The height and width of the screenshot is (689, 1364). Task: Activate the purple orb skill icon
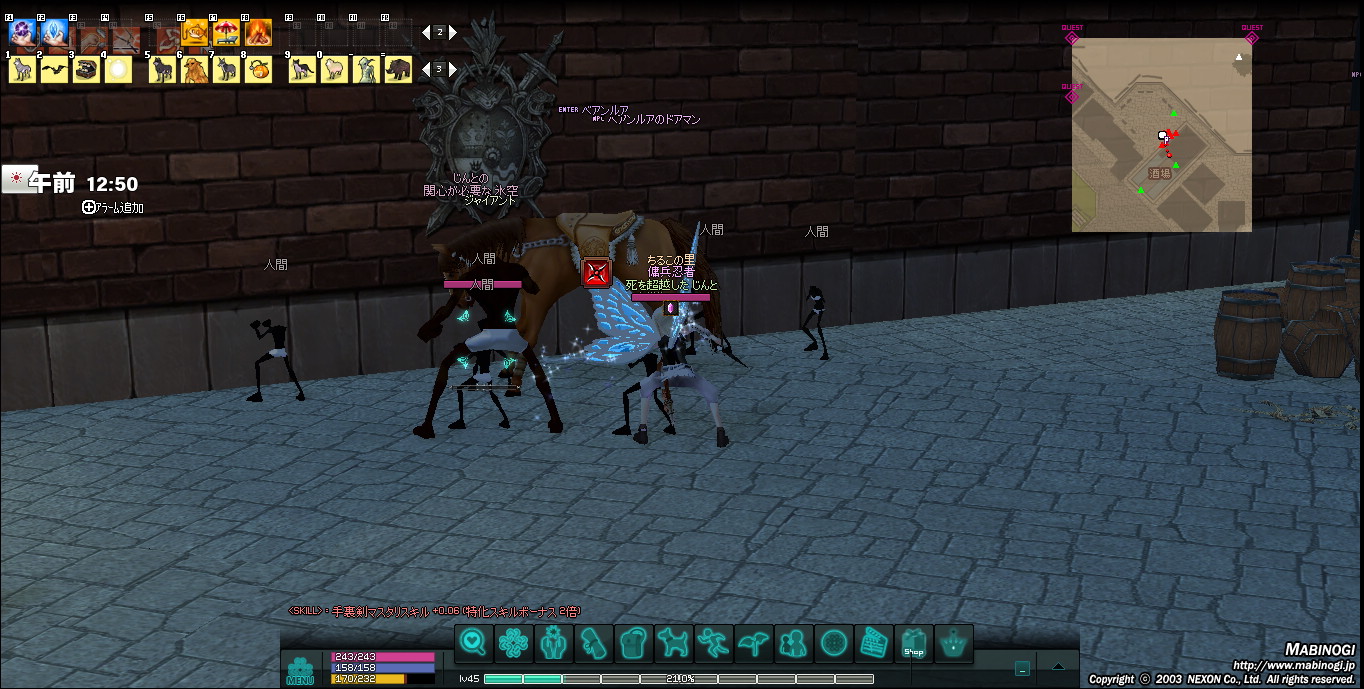click(22, 33)
